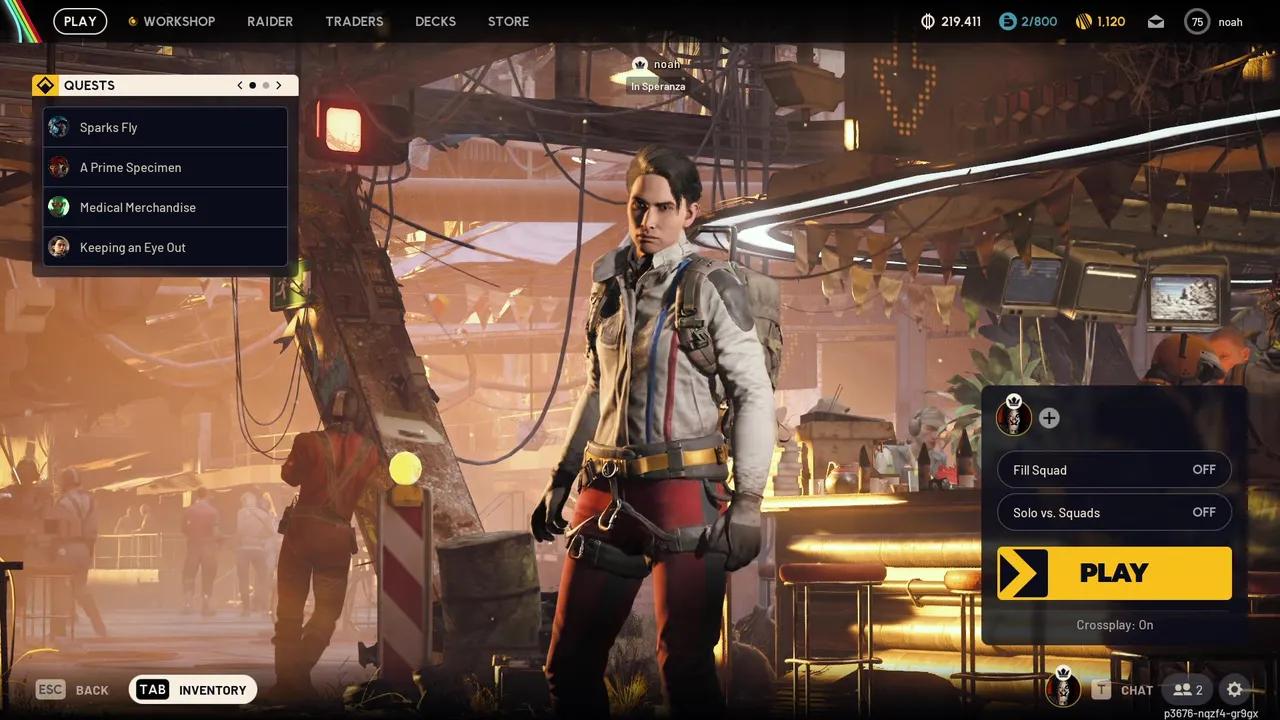The height and width of the screenshot is (720, 1280).
Task: Open noah's level 75 profile badge
Action: pyautogui.click(x=1196, y=21)
